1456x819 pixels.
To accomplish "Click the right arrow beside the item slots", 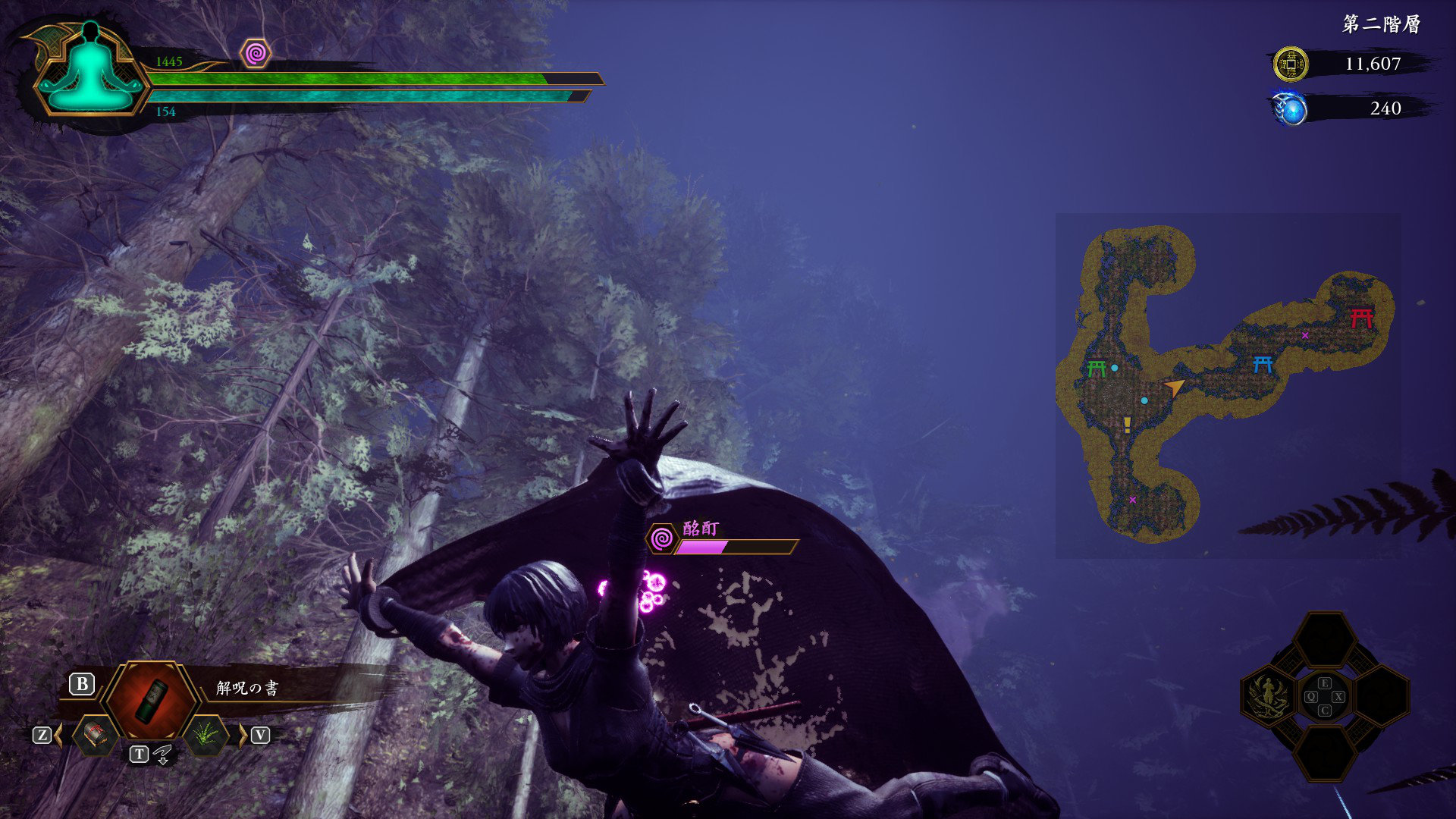I will coord(243,734).
